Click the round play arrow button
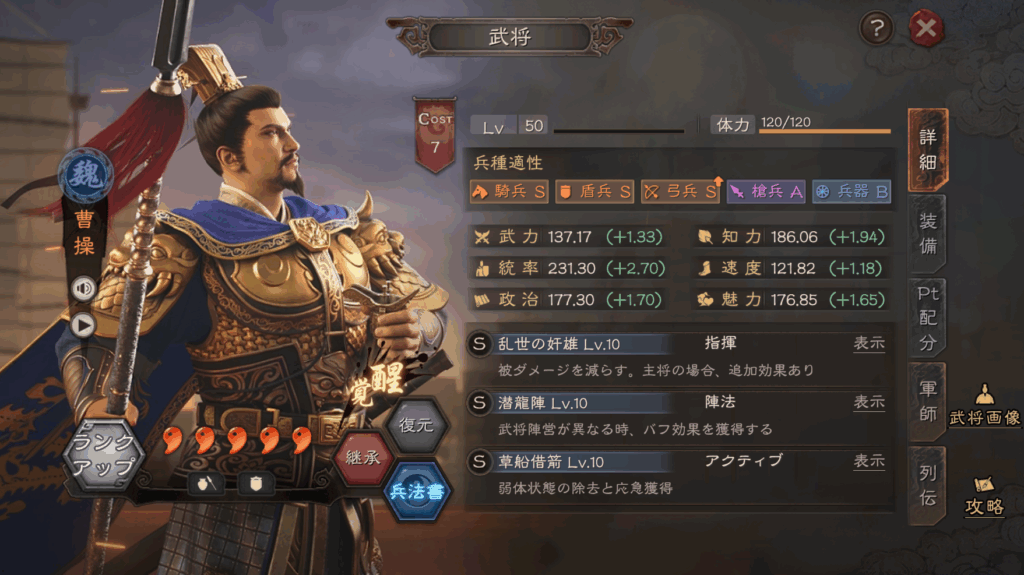This screenshot has height=575, width=1024. (x=82, y=324)
